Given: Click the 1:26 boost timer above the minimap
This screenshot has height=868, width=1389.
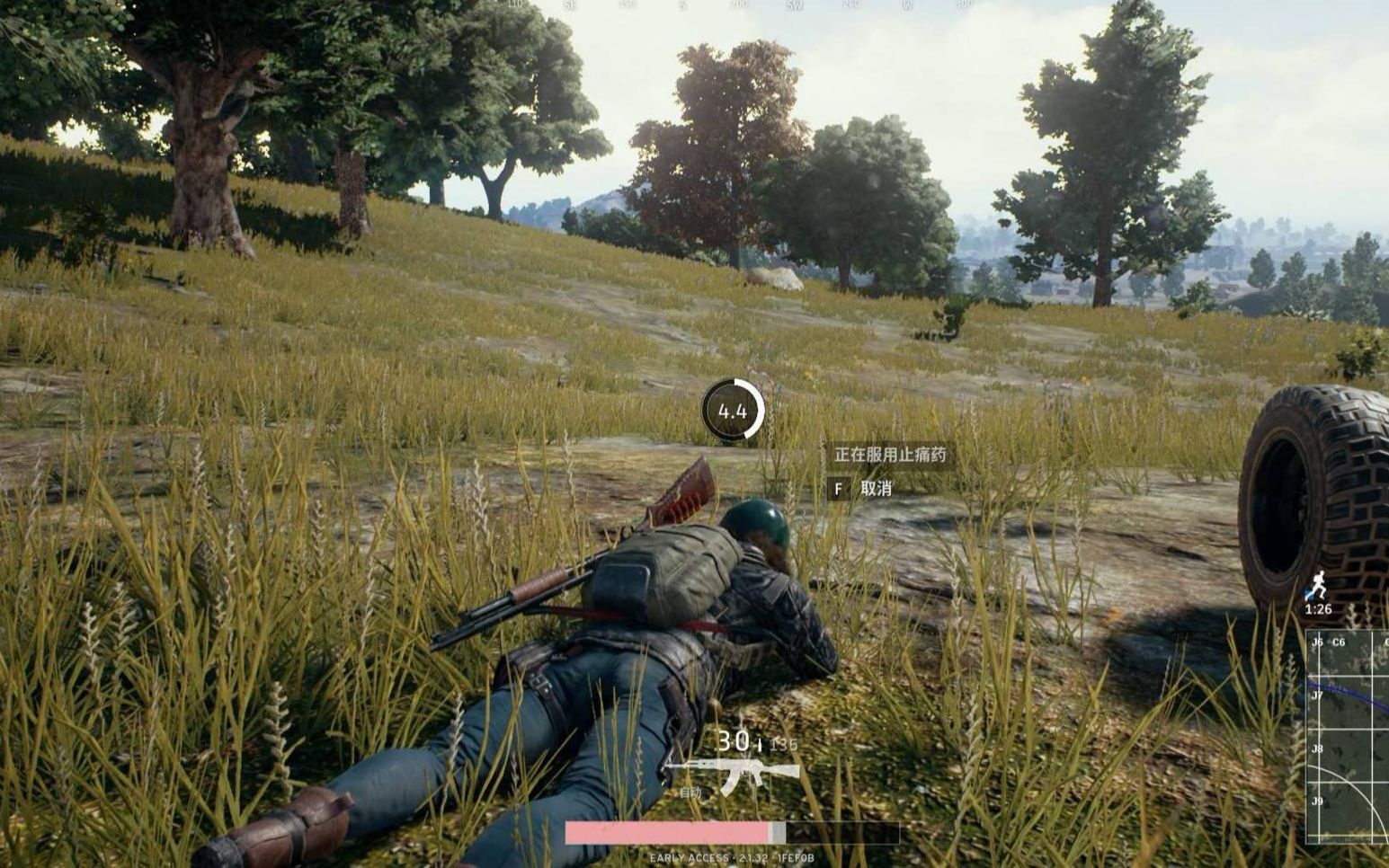Looking at the screenshot, I should click(1316, 610).
